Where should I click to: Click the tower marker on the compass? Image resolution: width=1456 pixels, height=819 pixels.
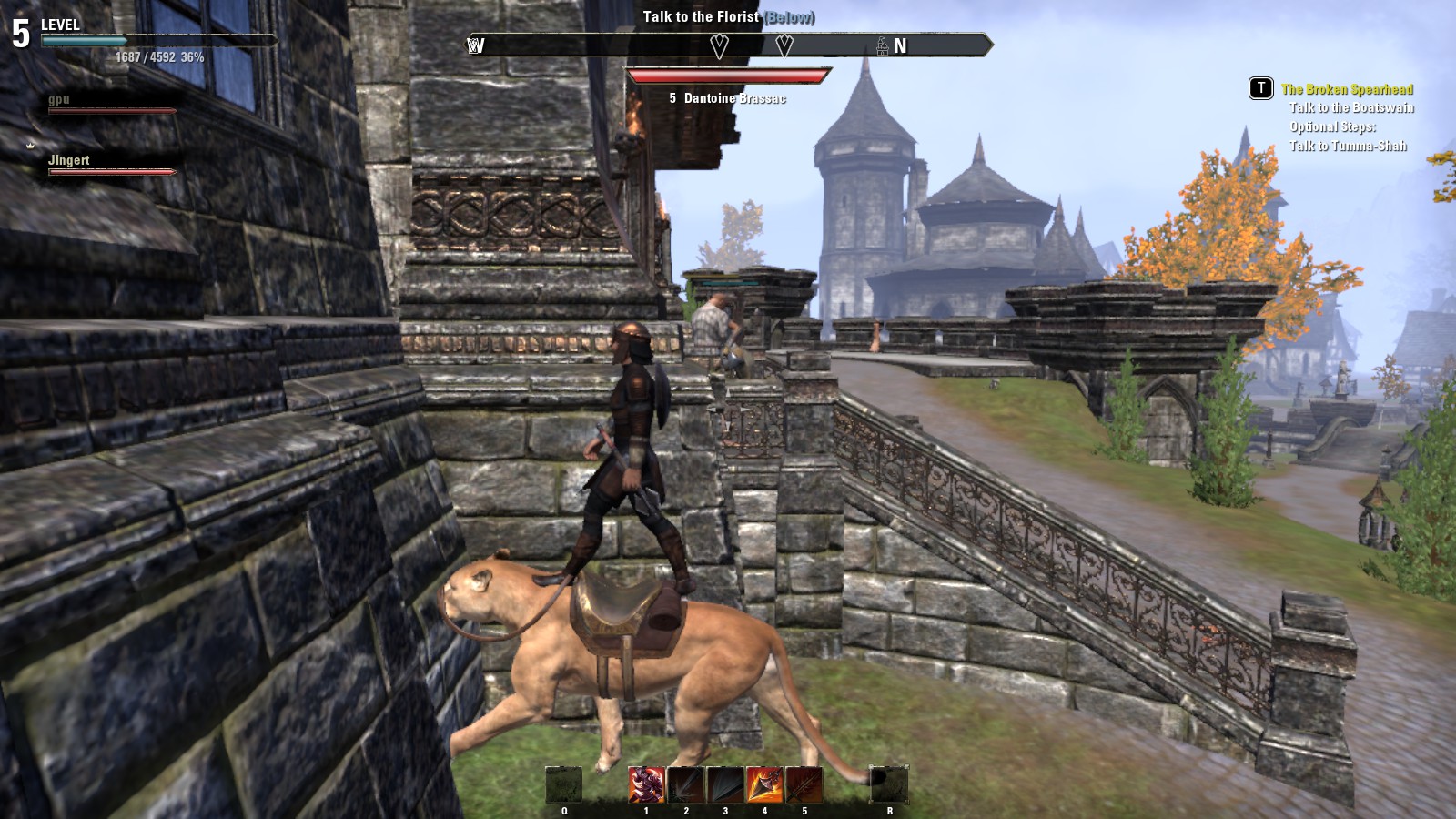(882, 45)
